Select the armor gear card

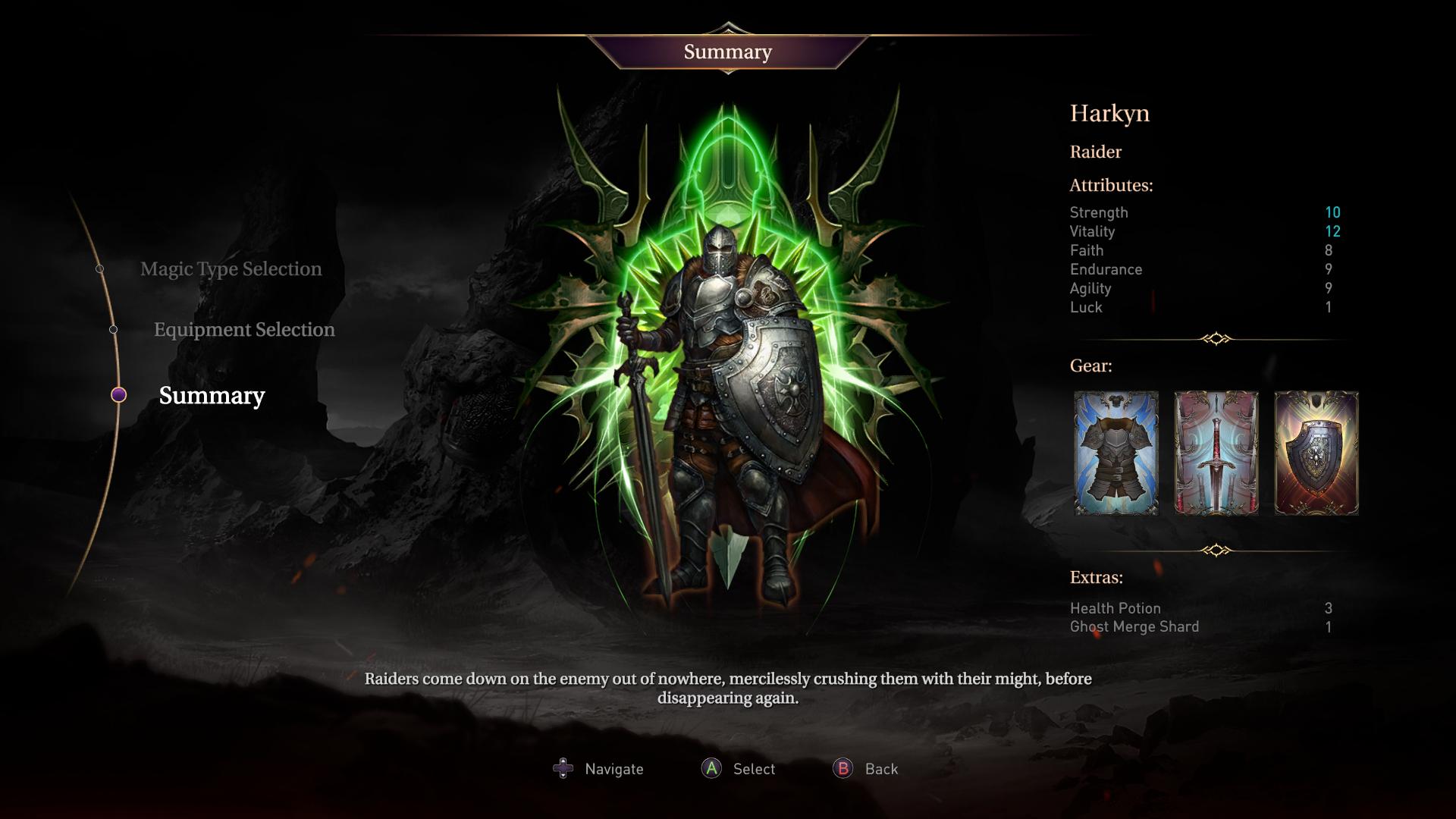tap(1116, 453)
